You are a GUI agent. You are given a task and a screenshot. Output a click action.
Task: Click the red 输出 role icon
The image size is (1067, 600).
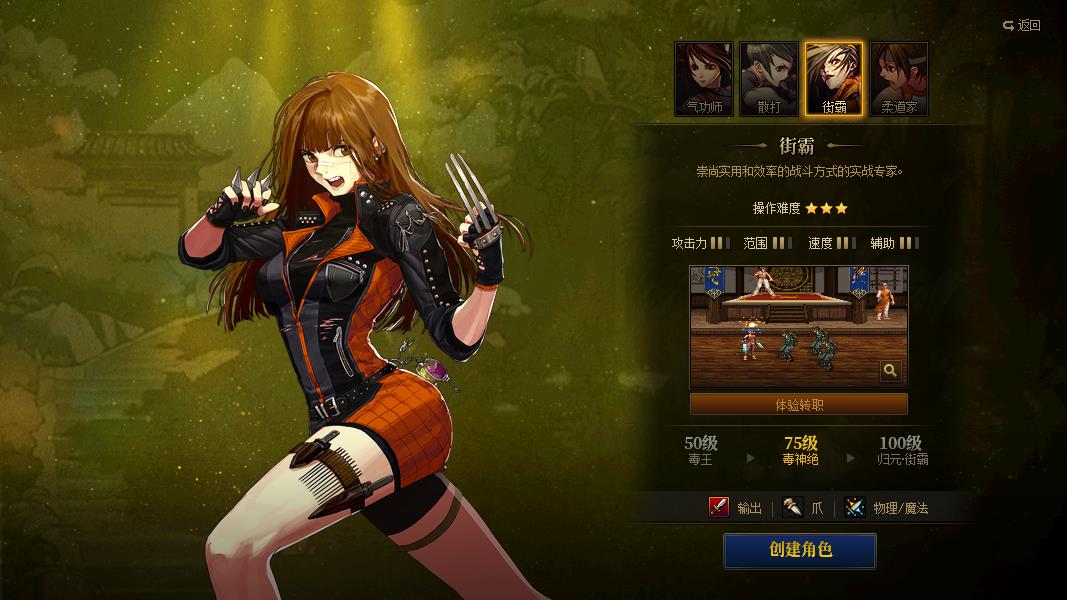coord(718,508)
